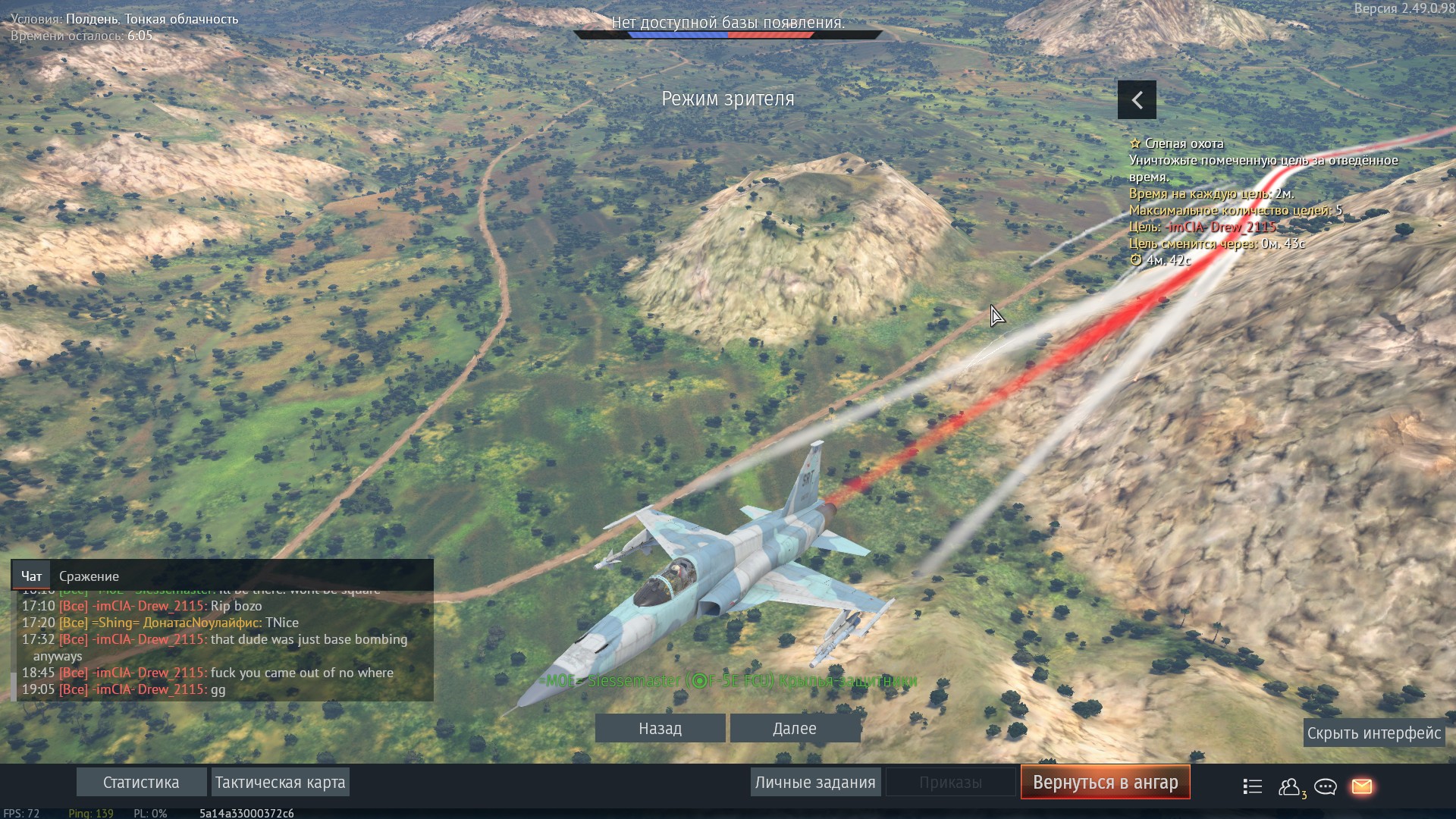Open the Статистика panel
The width and height of the screenshot is (1456, 819).
coord(141,783)
